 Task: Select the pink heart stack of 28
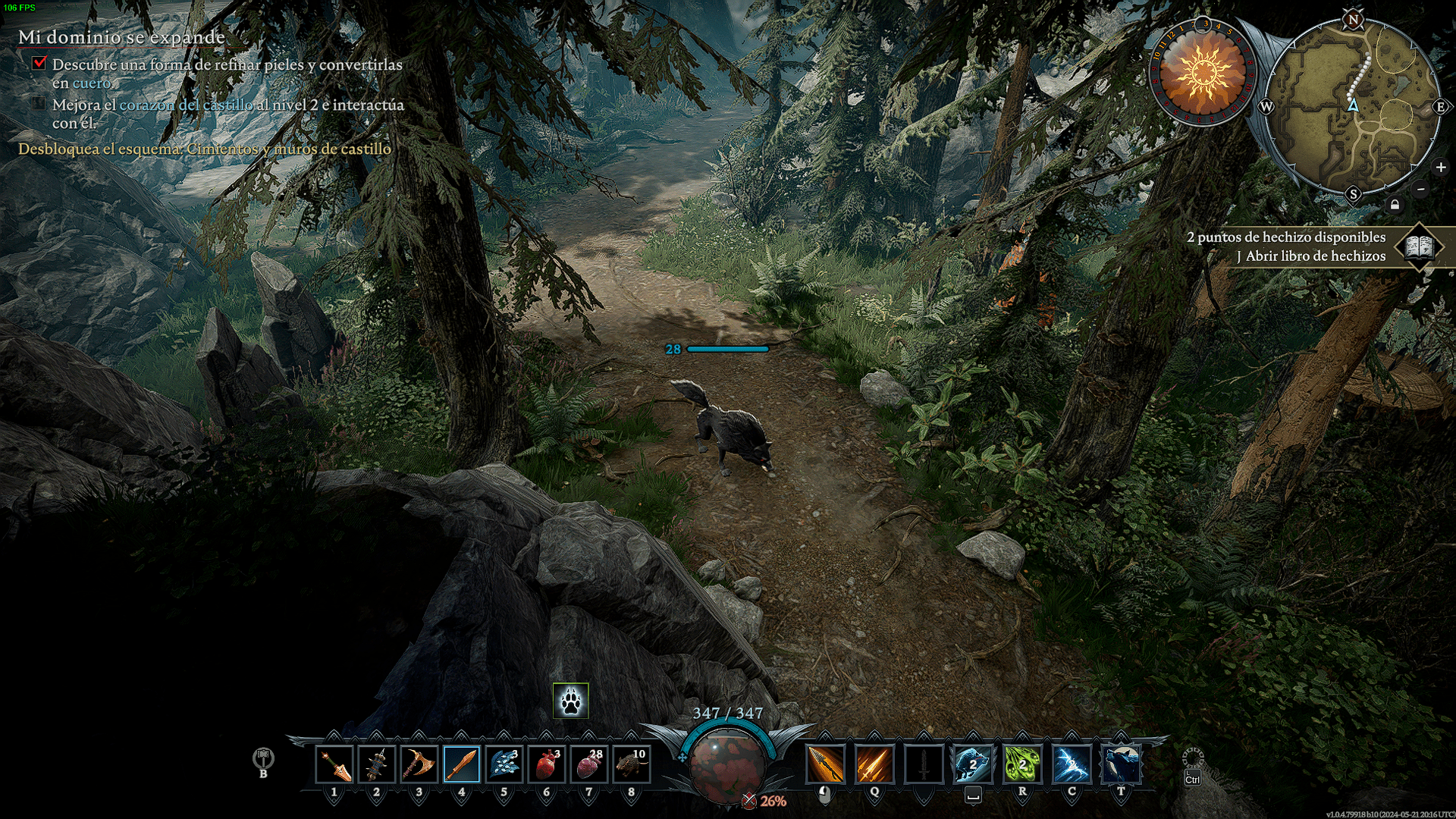(x=589, y=764)
